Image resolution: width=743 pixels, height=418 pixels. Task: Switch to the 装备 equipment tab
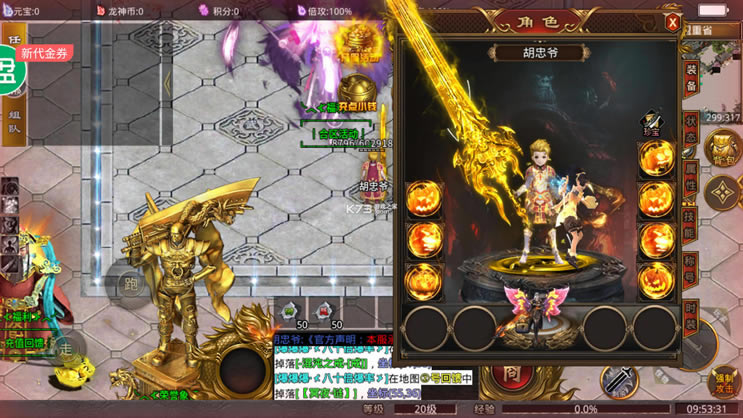tap(691, 80)
